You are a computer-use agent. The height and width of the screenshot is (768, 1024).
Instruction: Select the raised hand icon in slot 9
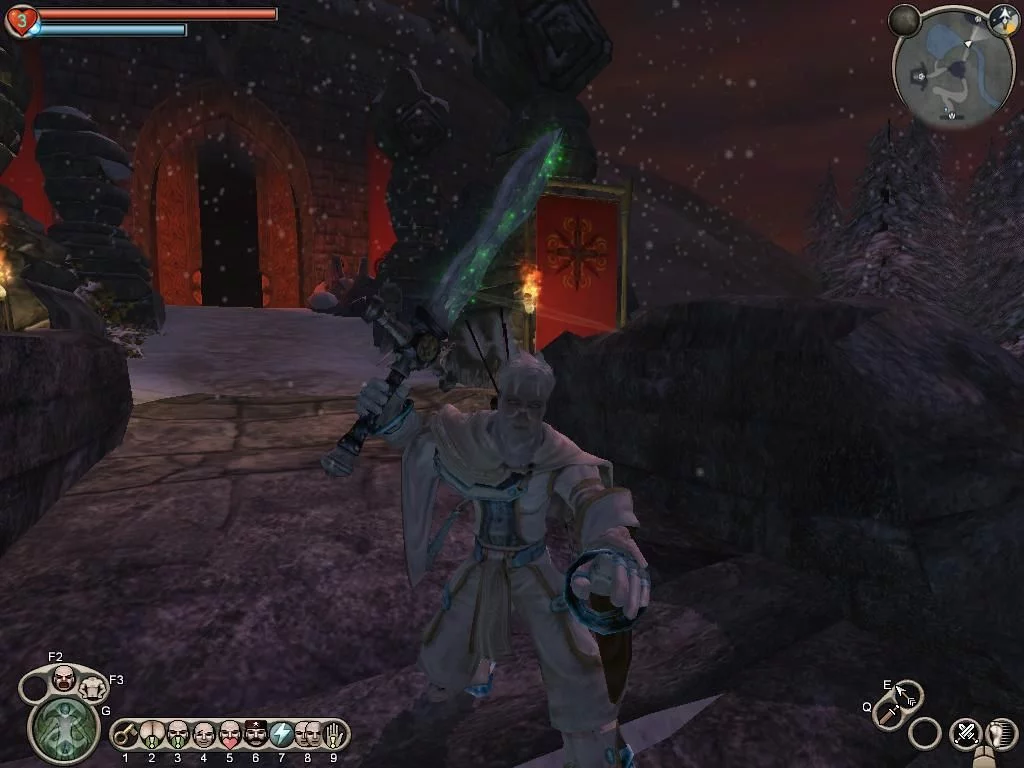point(333,735)
